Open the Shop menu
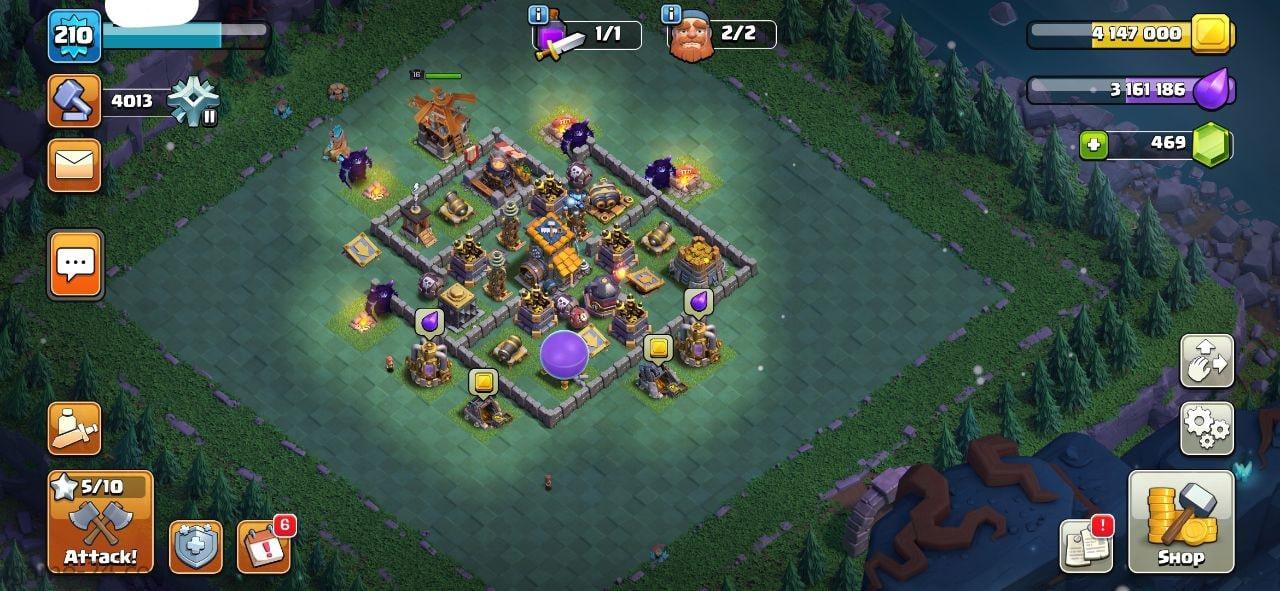 tap(1181, 521)
